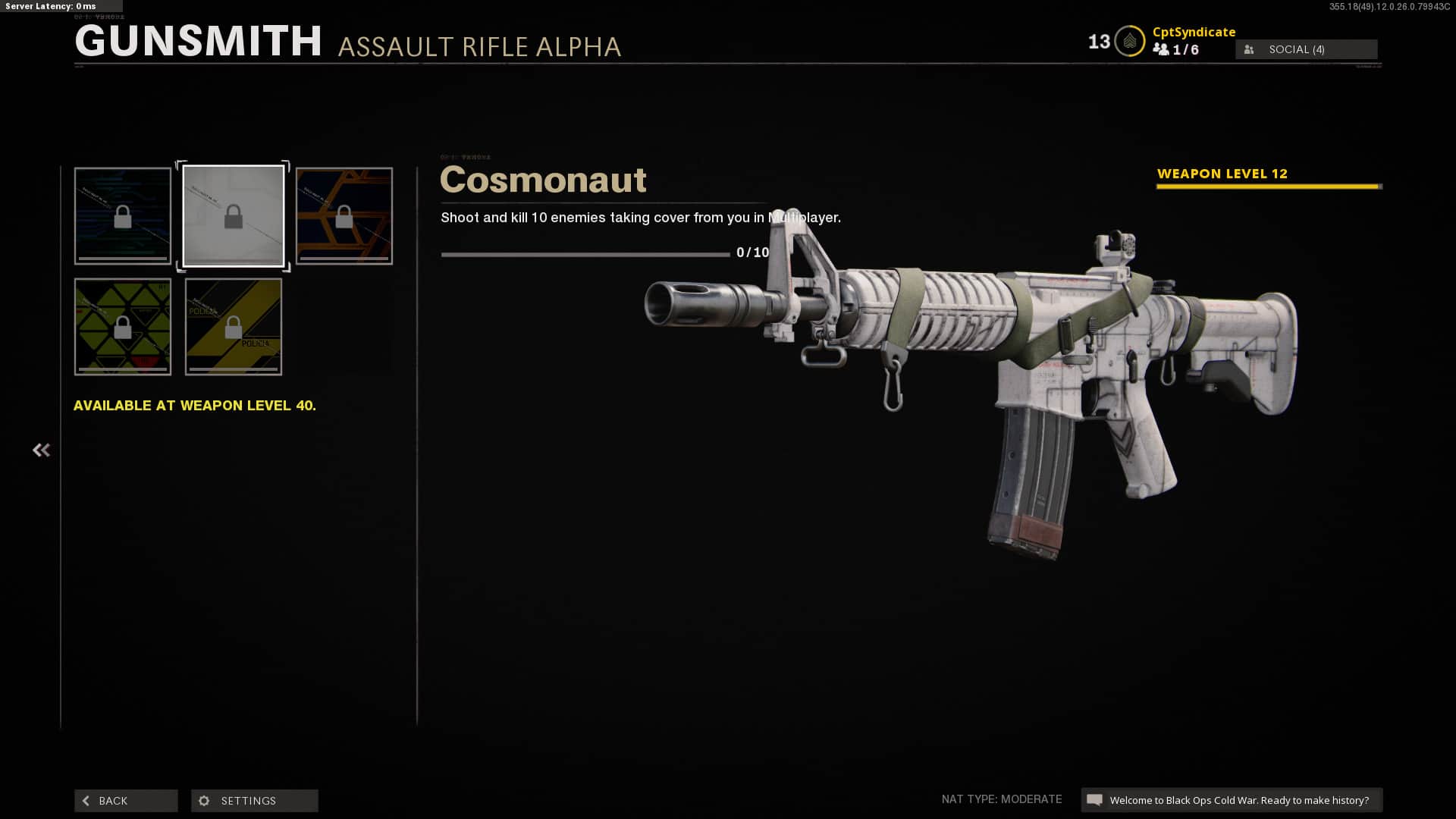Select the green triangle pattern camo
Viewport: 1456px width, 819px height.
[x=123, y=327]
